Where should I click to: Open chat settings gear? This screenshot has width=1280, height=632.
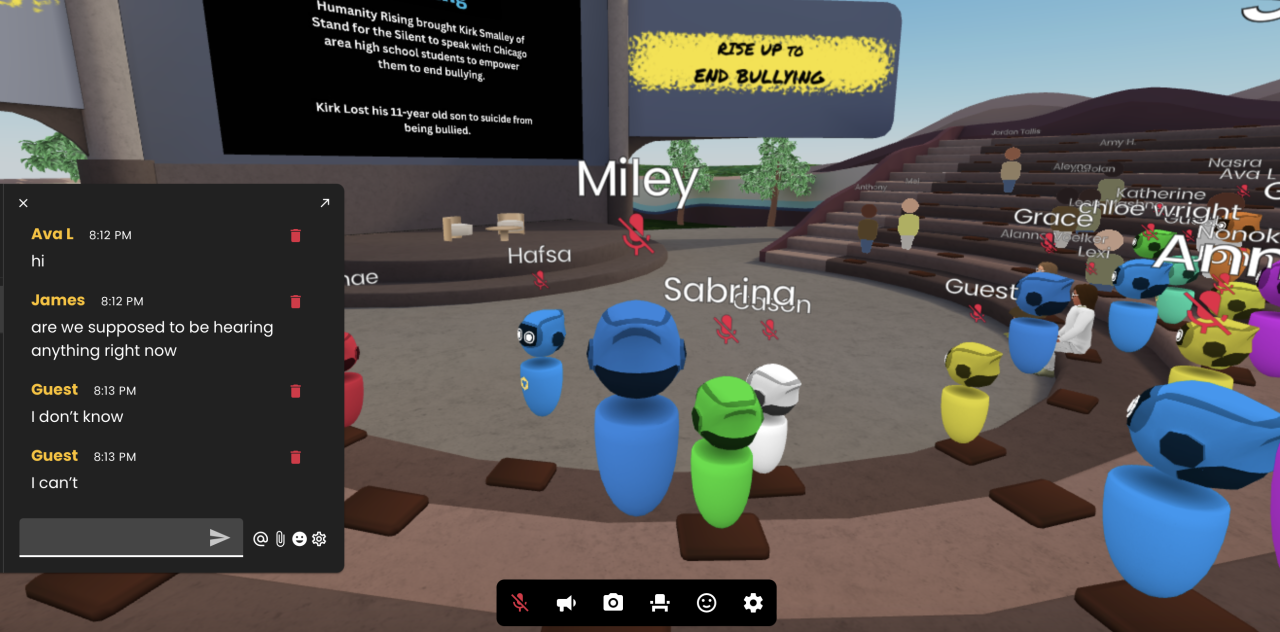pyautogui.click(x=319, y=539)
